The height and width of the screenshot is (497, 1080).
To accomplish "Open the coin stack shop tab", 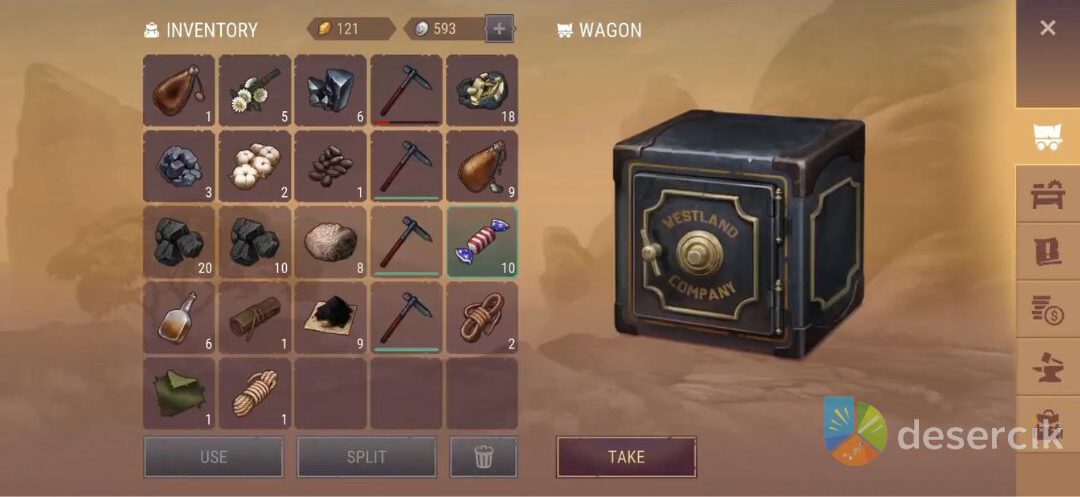I will pyautogui.click(x=1047, y=309).
